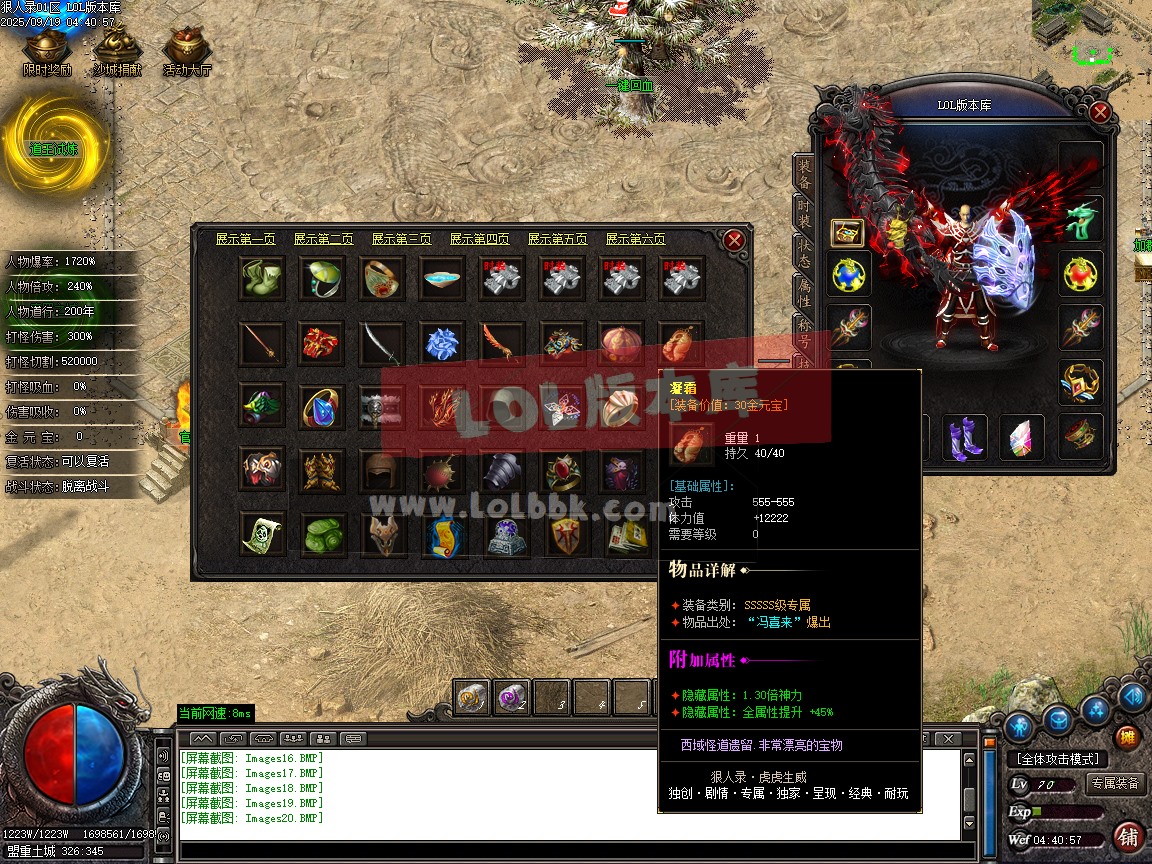Switch to the 状态 status tab
The width and height of the screenshot is (1152, 864).
[803, 251]
